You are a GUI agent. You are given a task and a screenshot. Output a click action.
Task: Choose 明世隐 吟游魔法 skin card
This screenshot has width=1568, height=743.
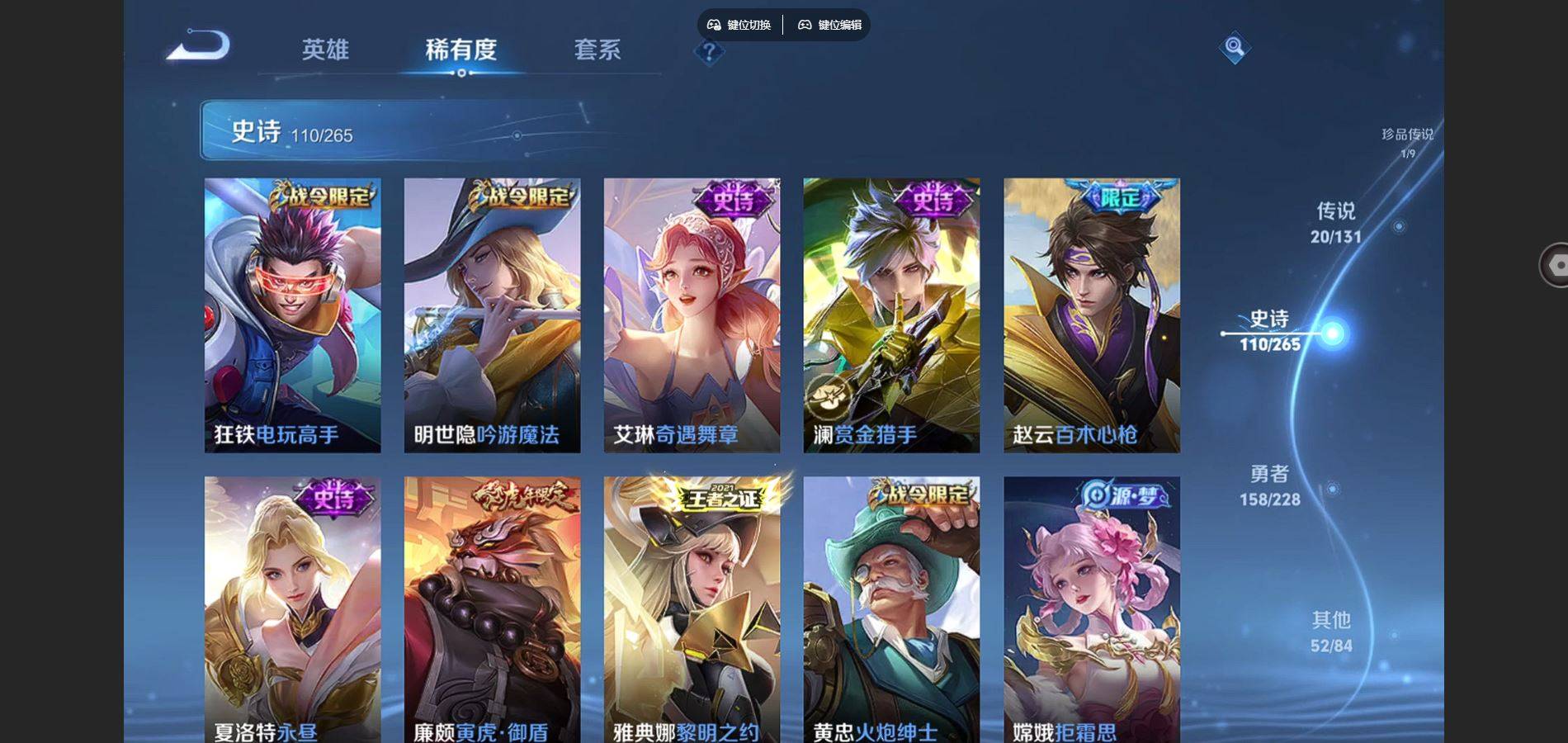click(492, 315)
